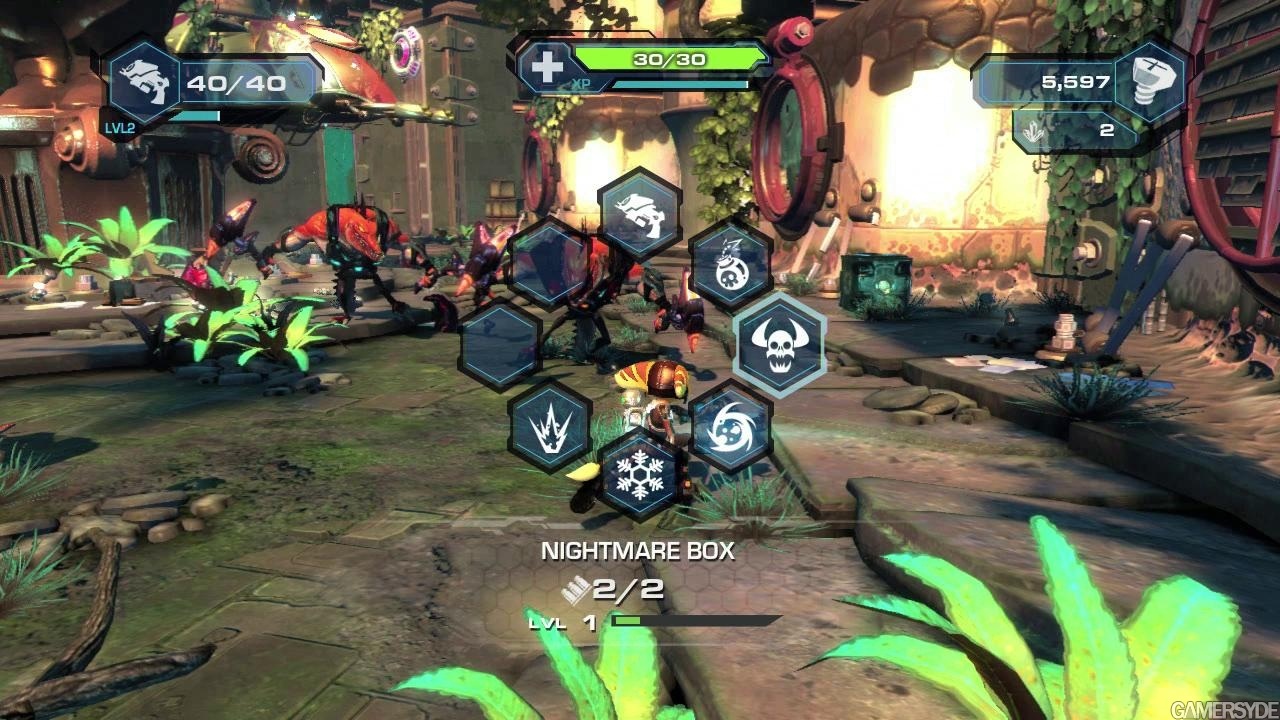The image size is (1280, 720).
Task: Click the equipped pistol icon in HUD
Action: 144,83
